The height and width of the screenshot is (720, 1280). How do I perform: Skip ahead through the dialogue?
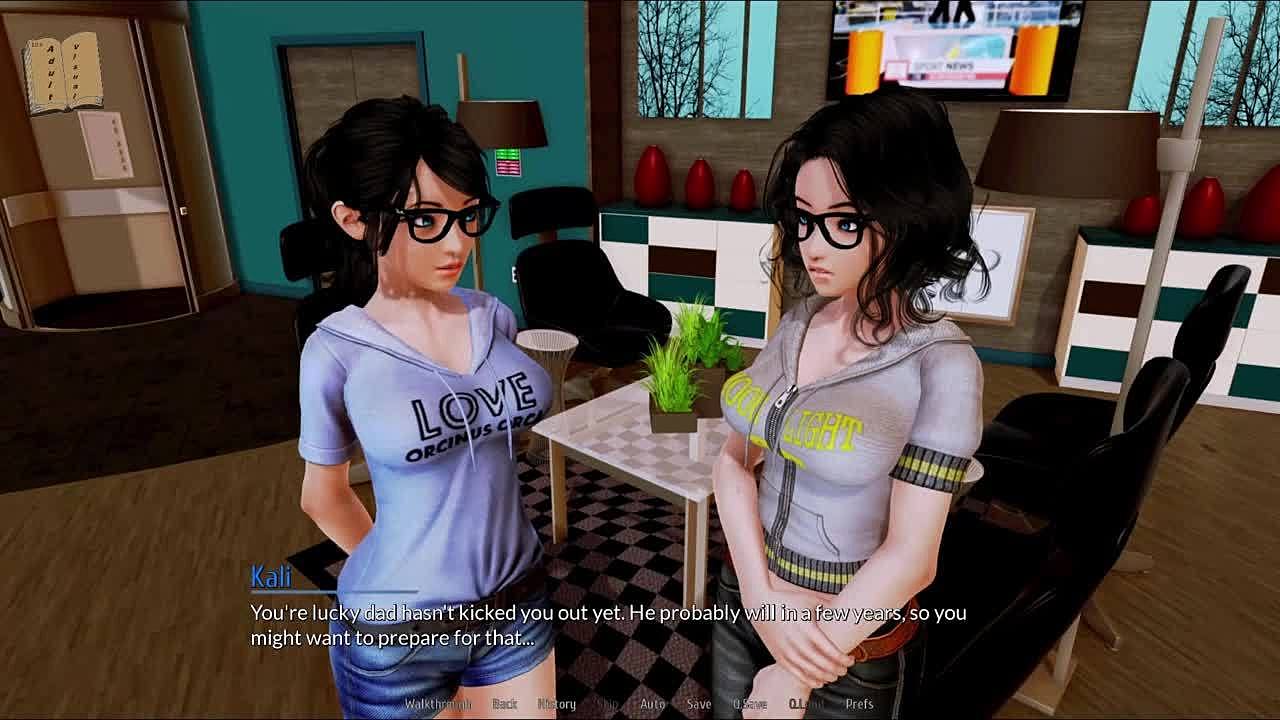coord(607,704)
